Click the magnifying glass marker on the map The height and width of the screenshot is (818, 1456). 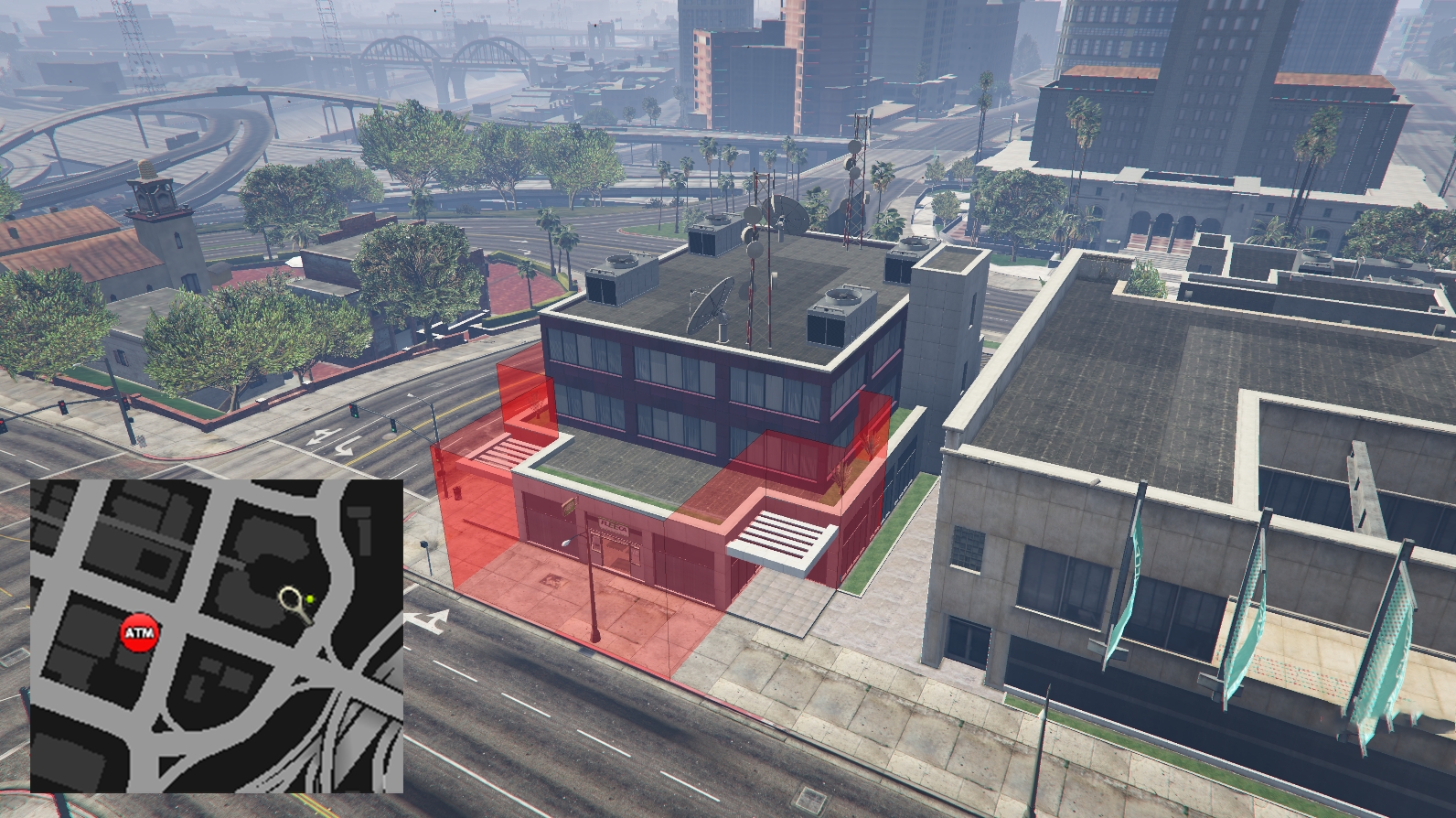[294, 602]
